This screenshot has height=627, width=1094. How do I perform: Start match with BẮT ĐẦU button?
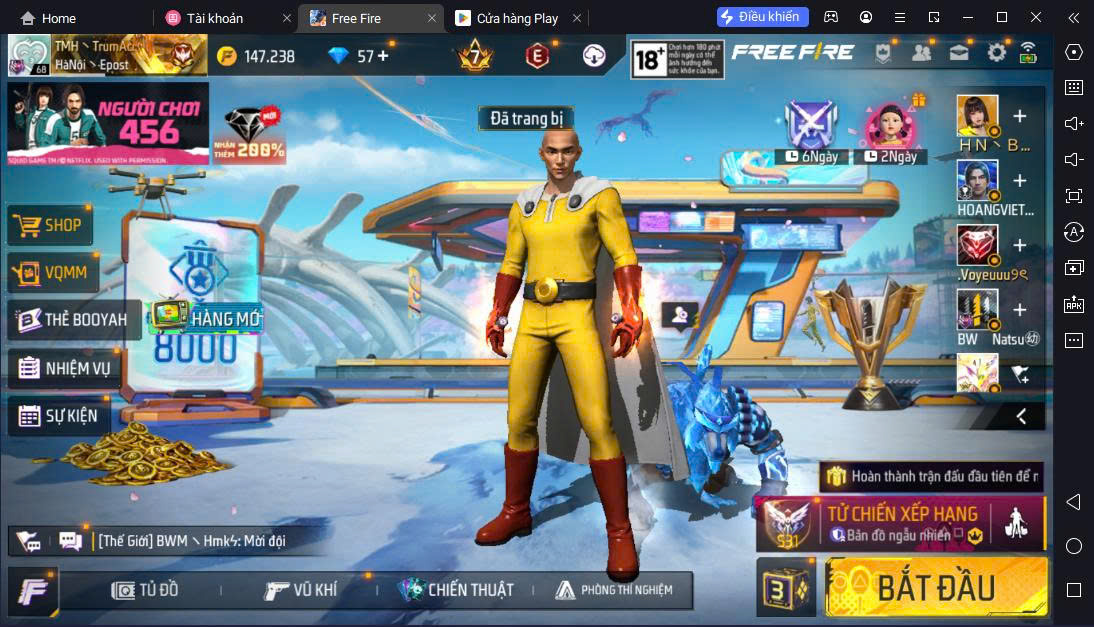click(935, 587)
